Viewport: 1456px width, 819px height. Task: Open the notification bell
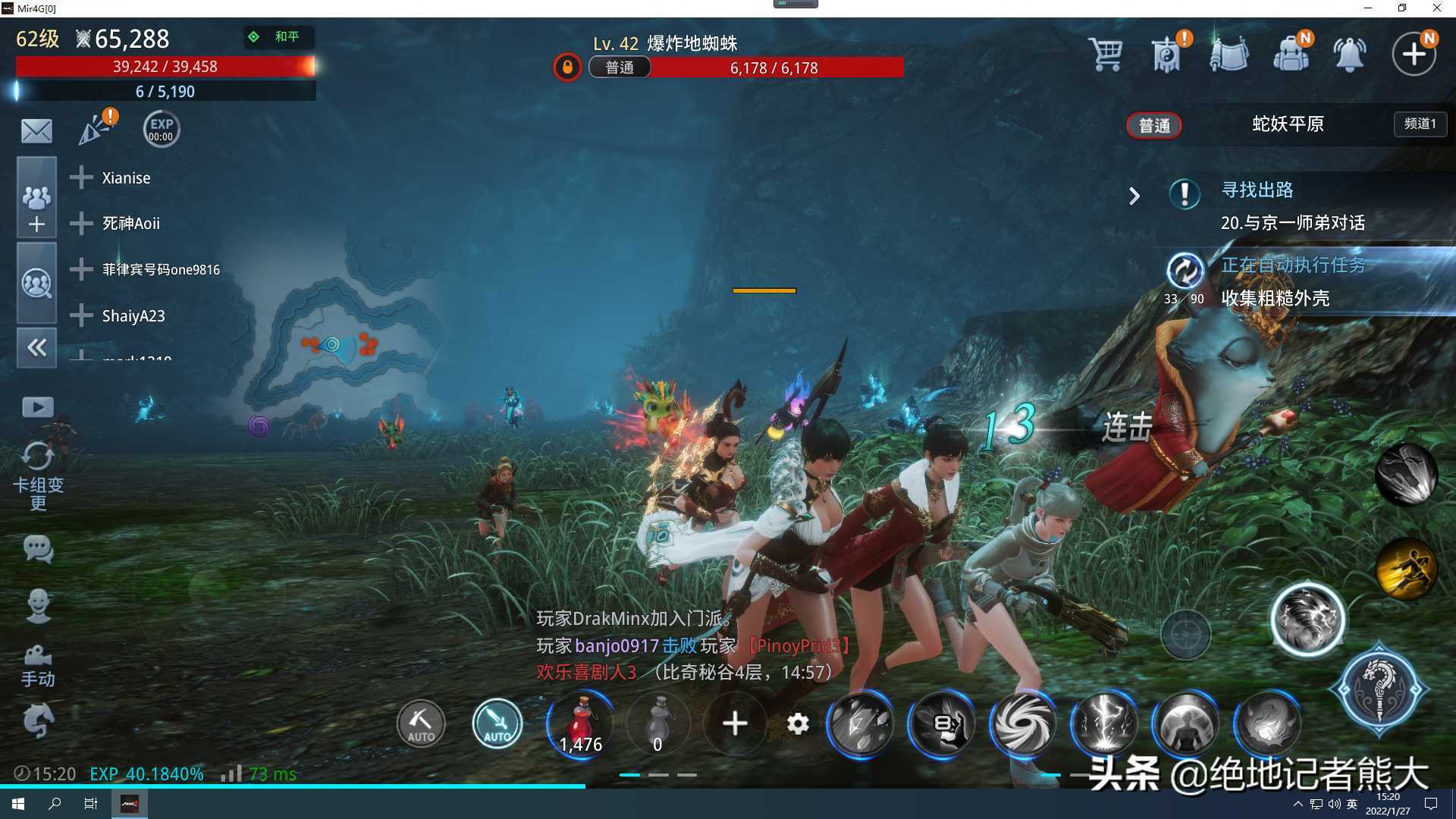(1350, 55)
